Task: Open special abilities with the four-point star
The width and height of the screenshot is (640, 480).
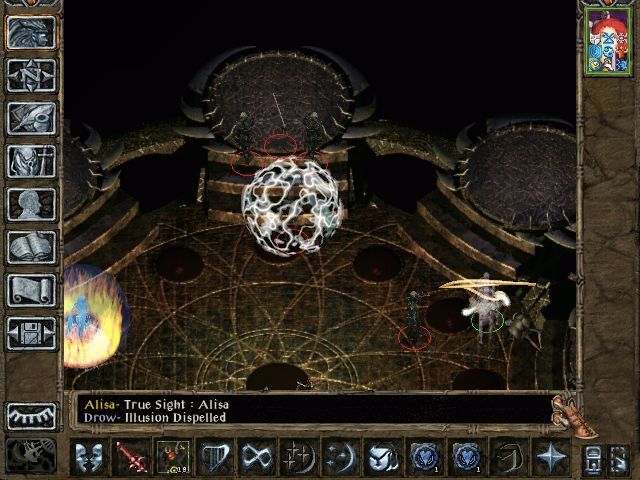Action: coord(550,458)
